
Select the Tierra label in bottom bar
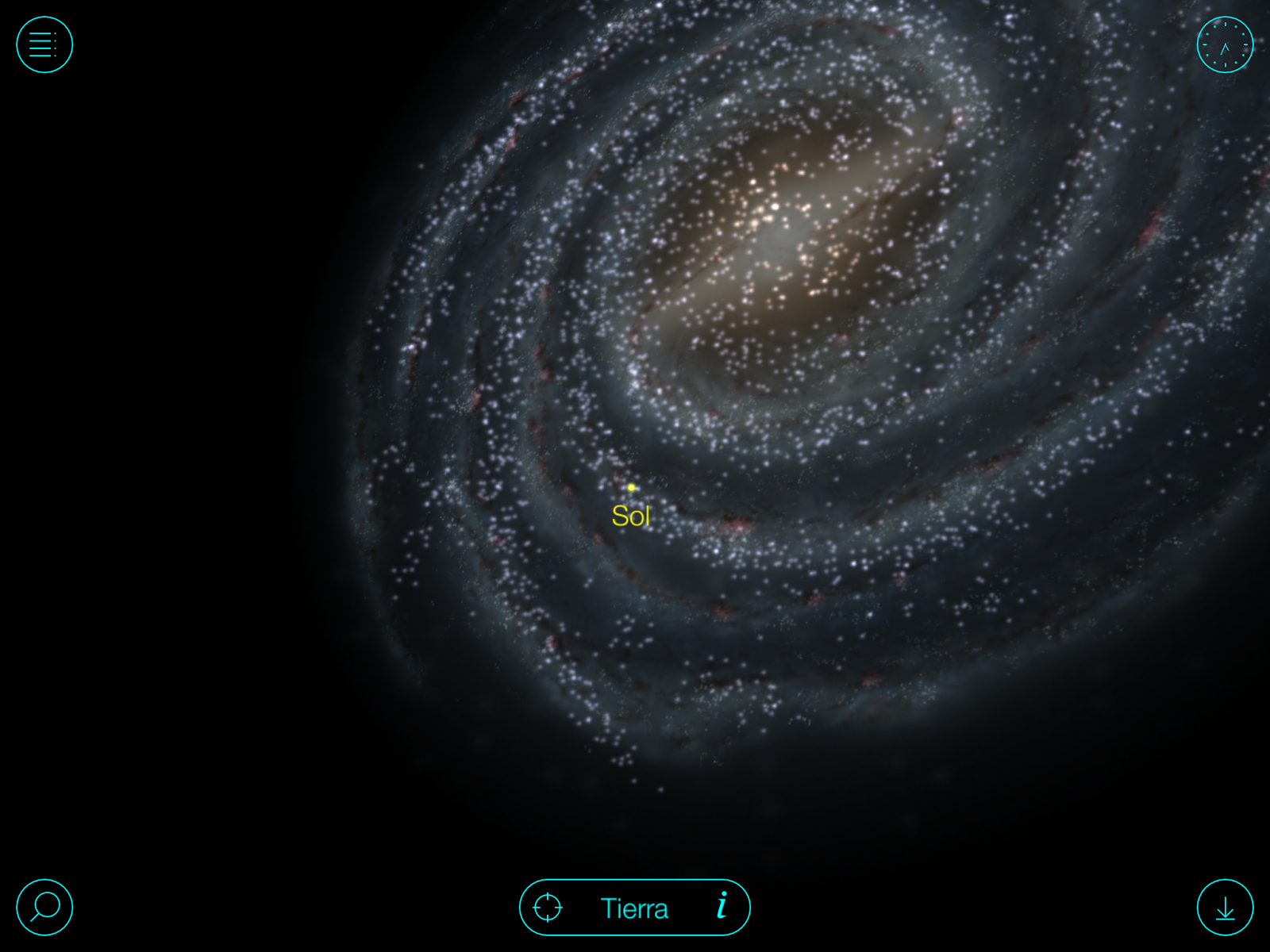[634, 908]
